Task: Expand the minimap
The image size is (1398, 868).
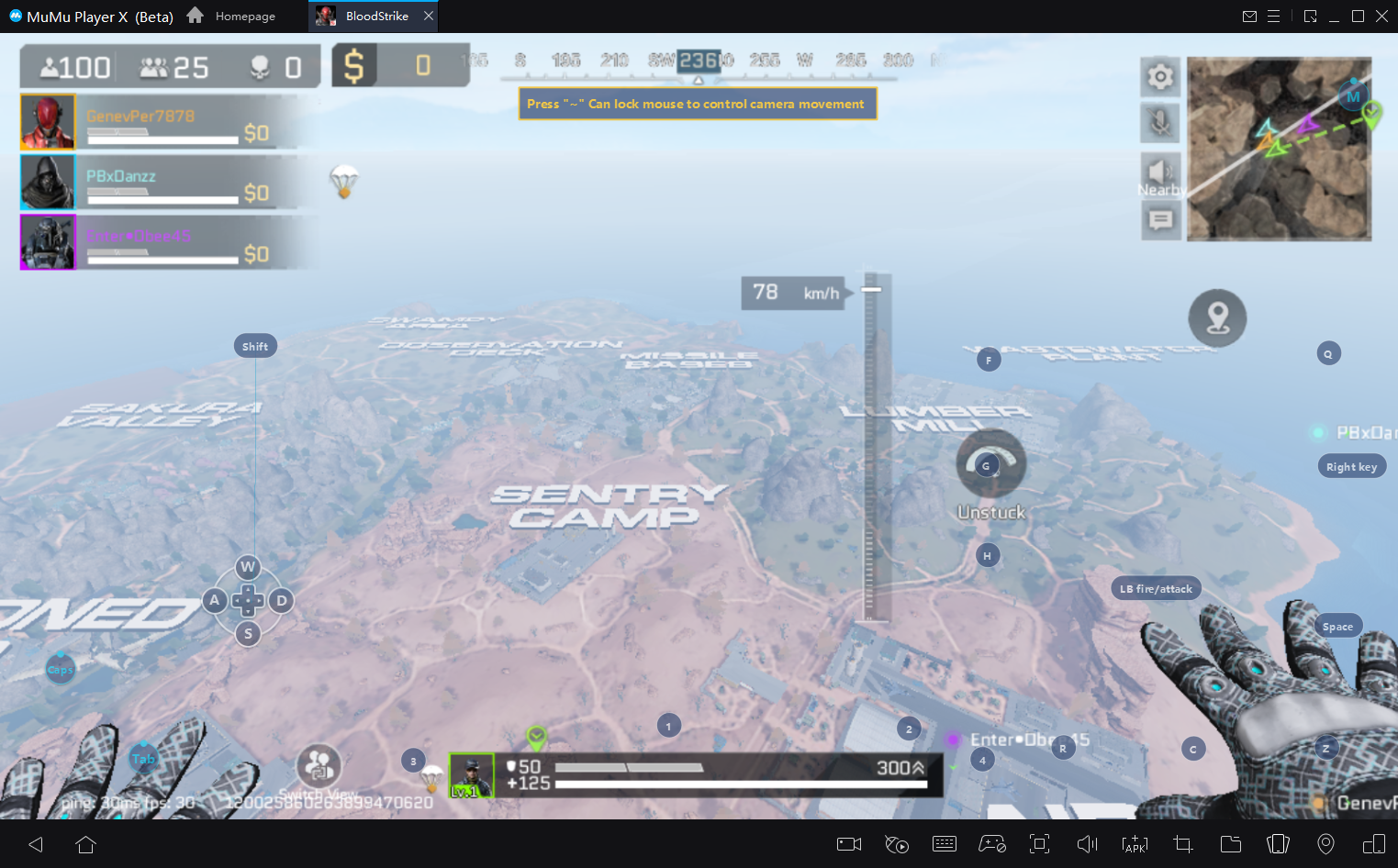Action: pyautogui.click(x=1279, y=149)
